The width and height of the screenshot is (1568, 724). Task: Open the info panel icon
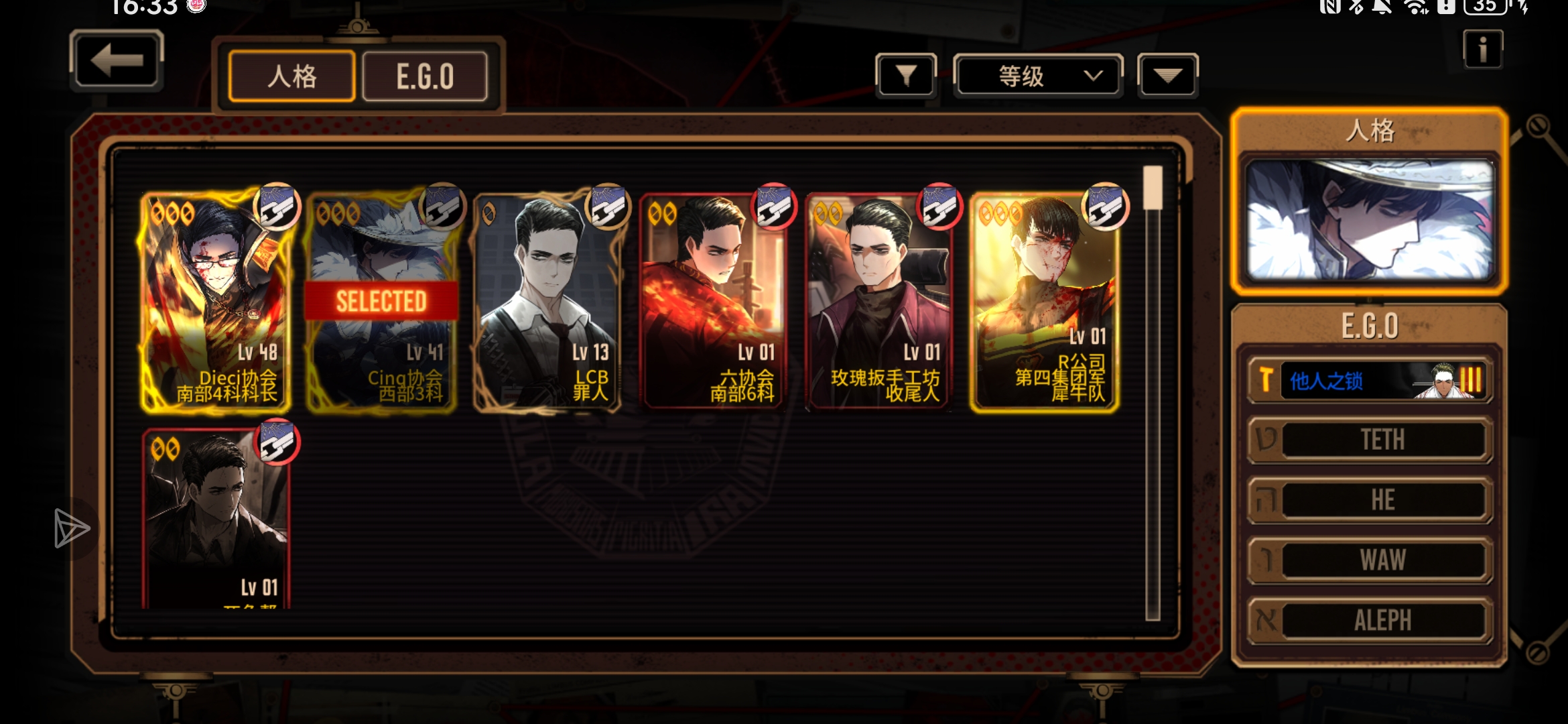[1482, 50]
